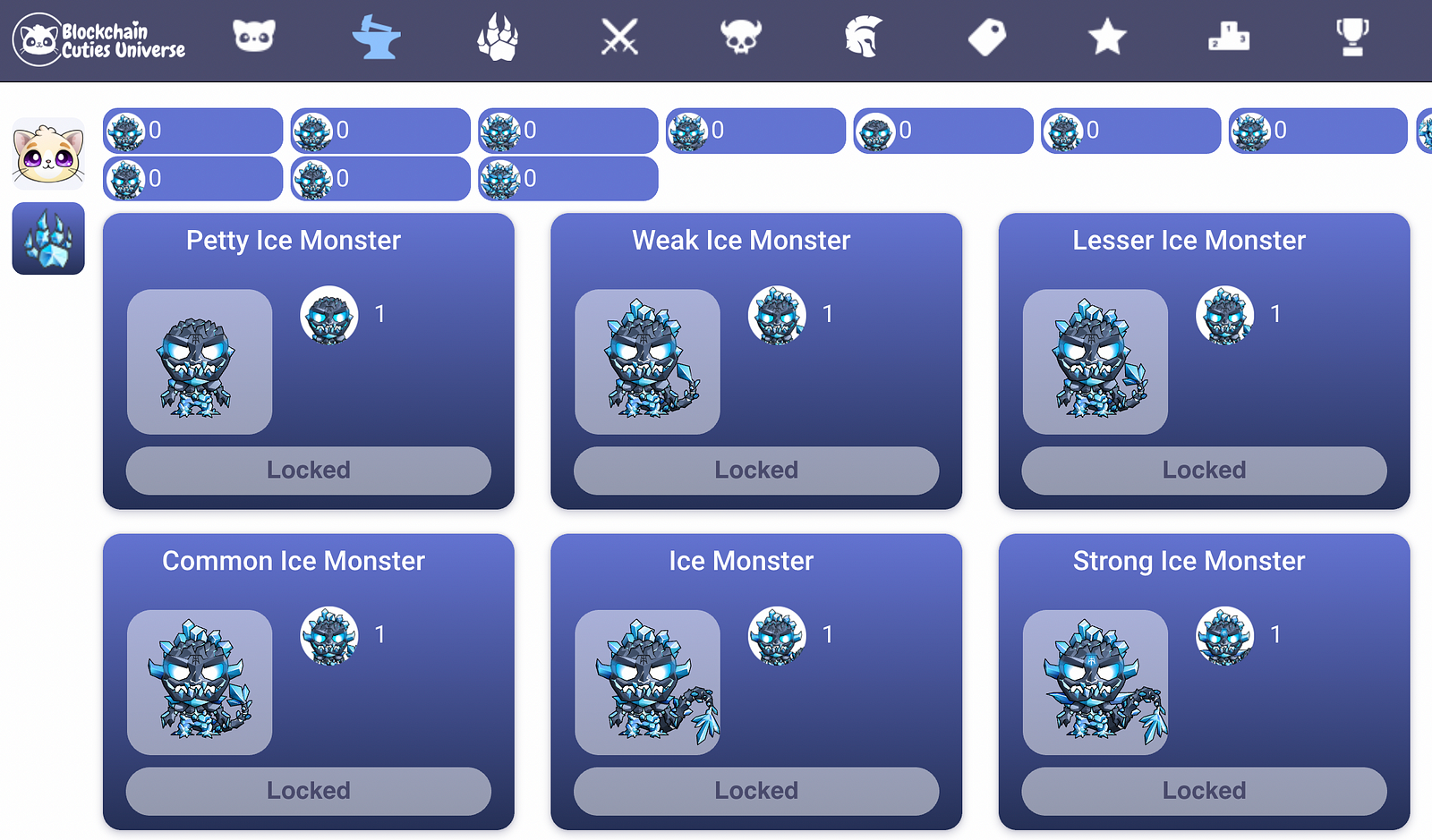Choose the ice paw sidebar tab
Viewport: 1432px width, 840px height.
click(48, 239)
